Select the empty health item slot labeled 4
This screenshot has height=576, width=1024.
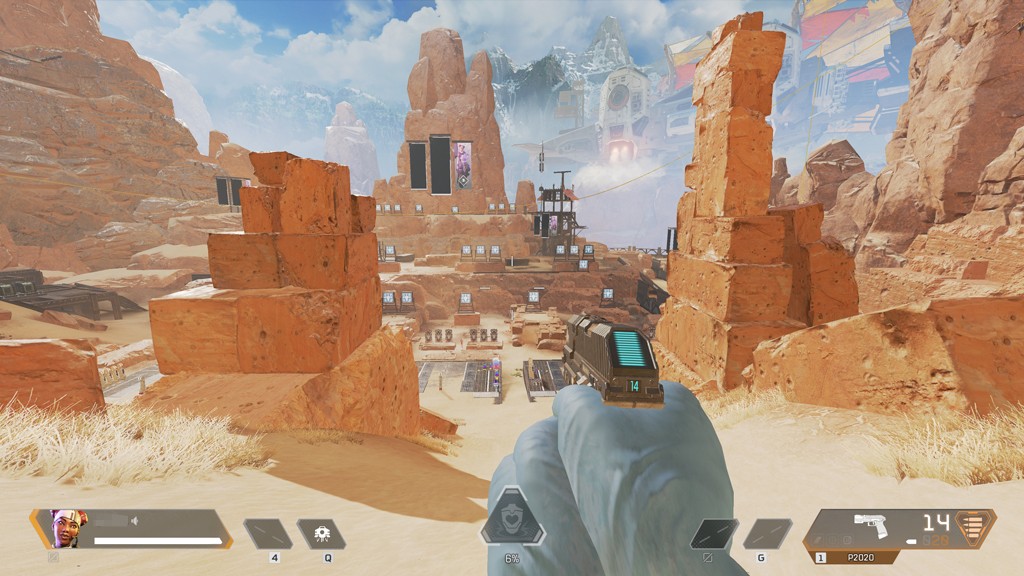(268, 534)
